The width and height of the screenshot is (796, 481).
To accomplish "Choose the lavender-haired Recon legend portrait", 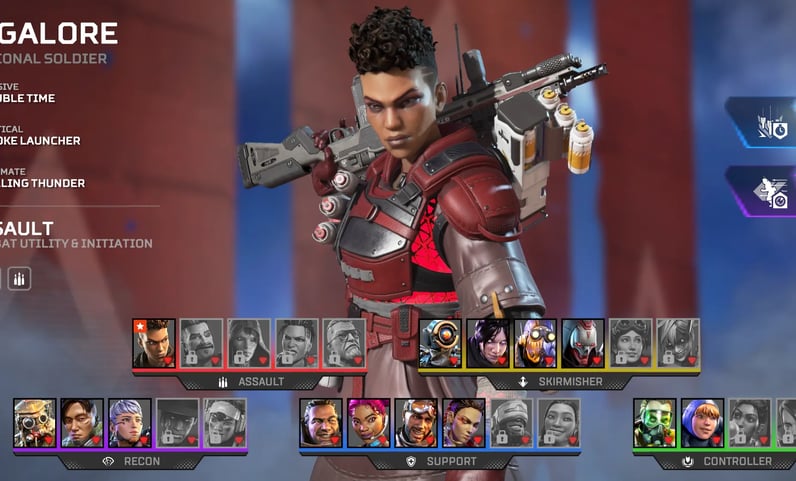I will pyautogui.click(x=130, y=423).
